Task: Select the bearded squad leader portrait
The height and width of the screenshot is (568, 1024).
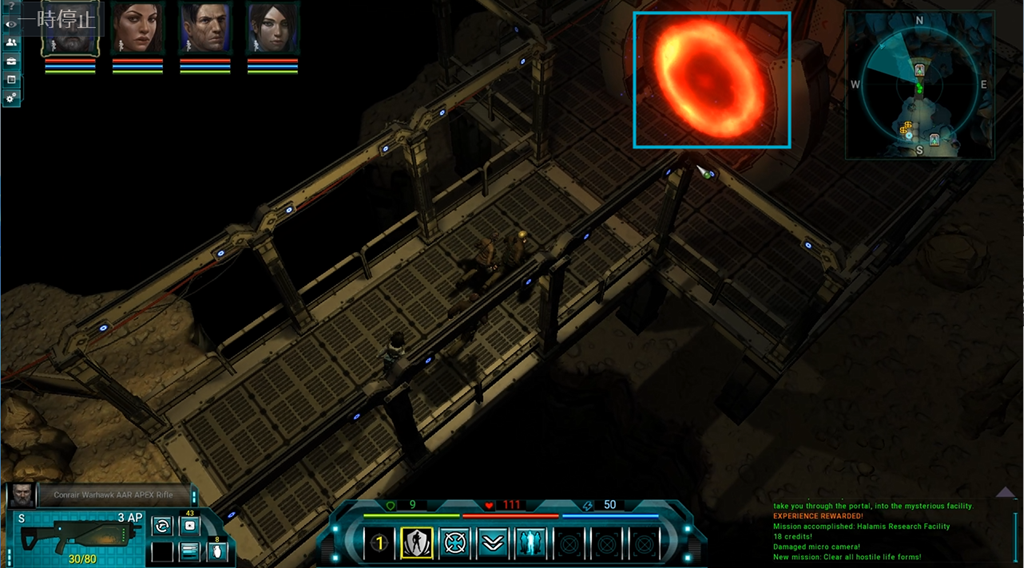Action: click(x=70, y=28)
